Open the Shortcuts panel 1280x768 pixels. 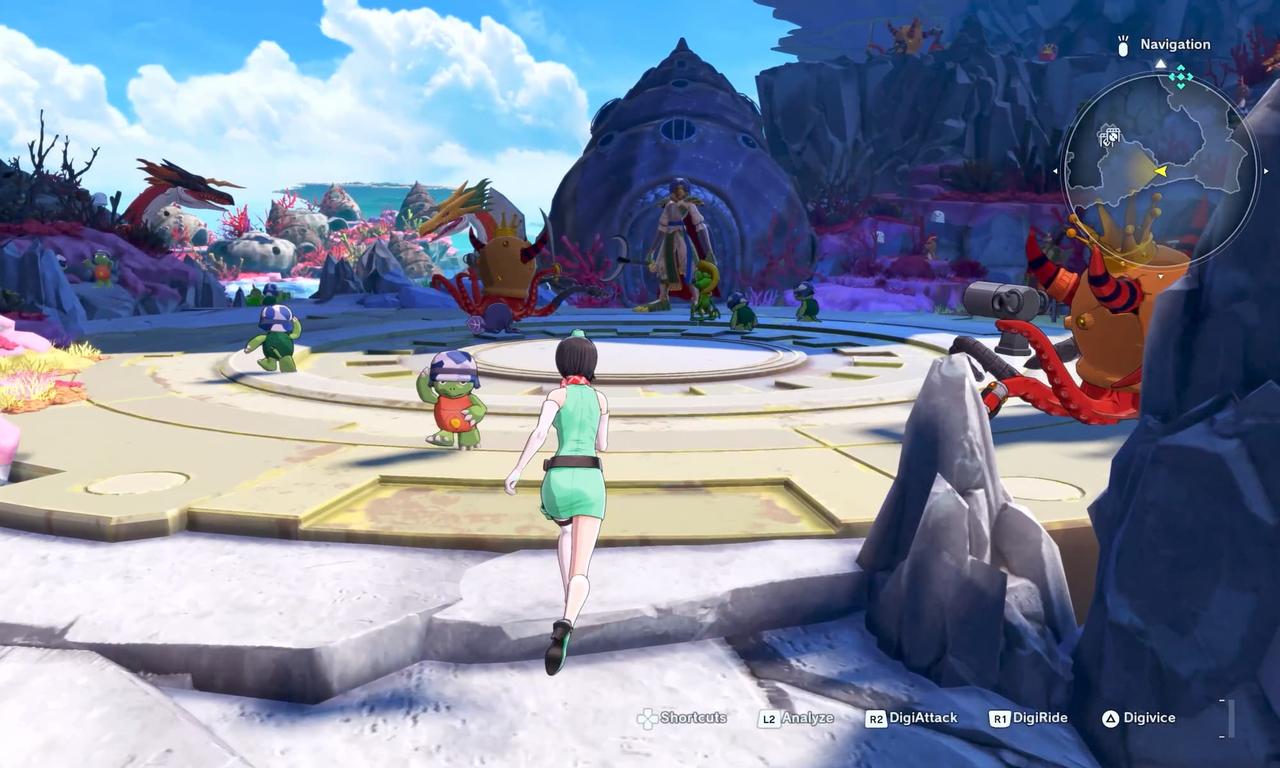click(x=692, y=718)
